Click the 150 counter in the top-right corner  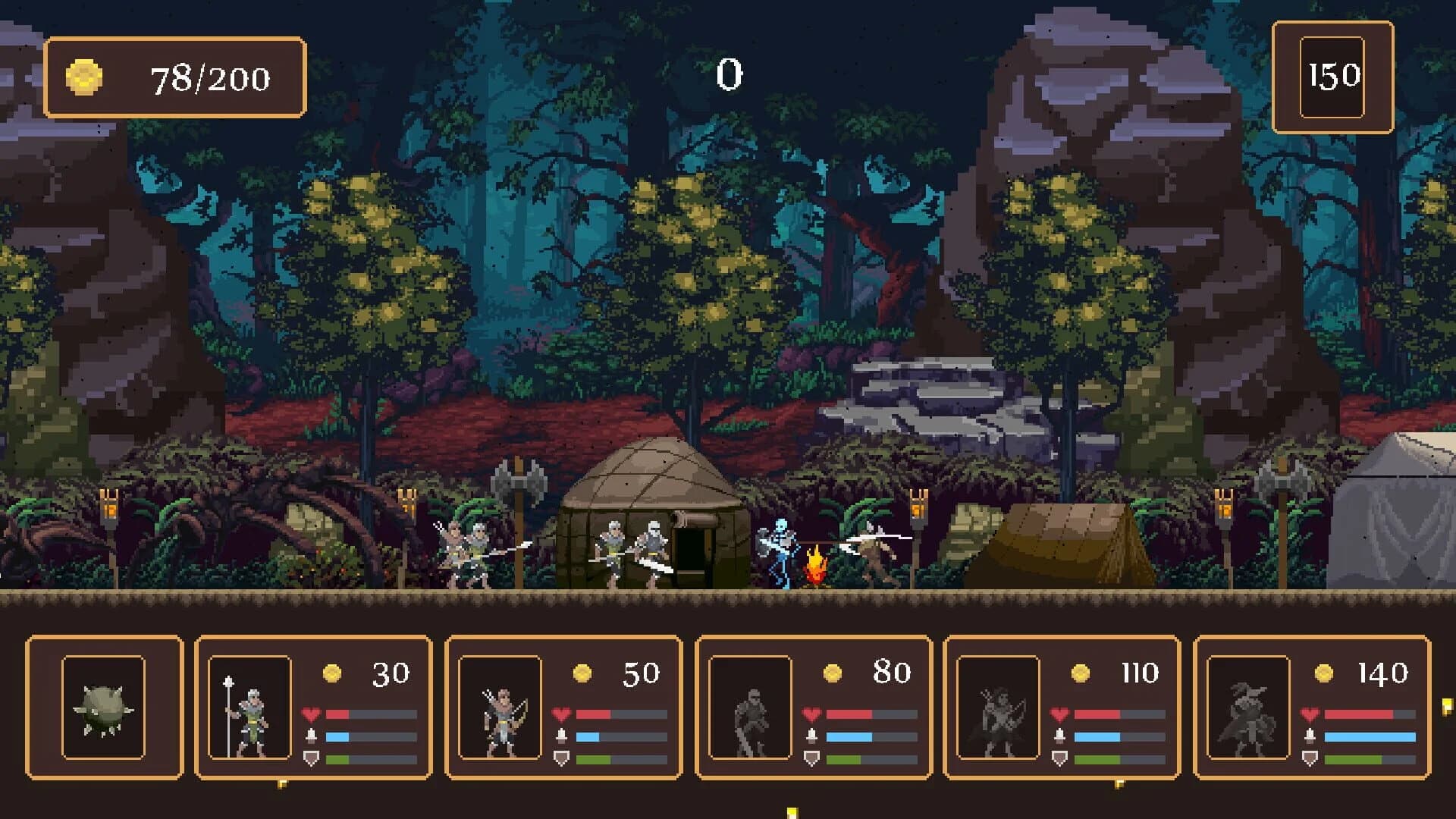(x=1333, y=75)
